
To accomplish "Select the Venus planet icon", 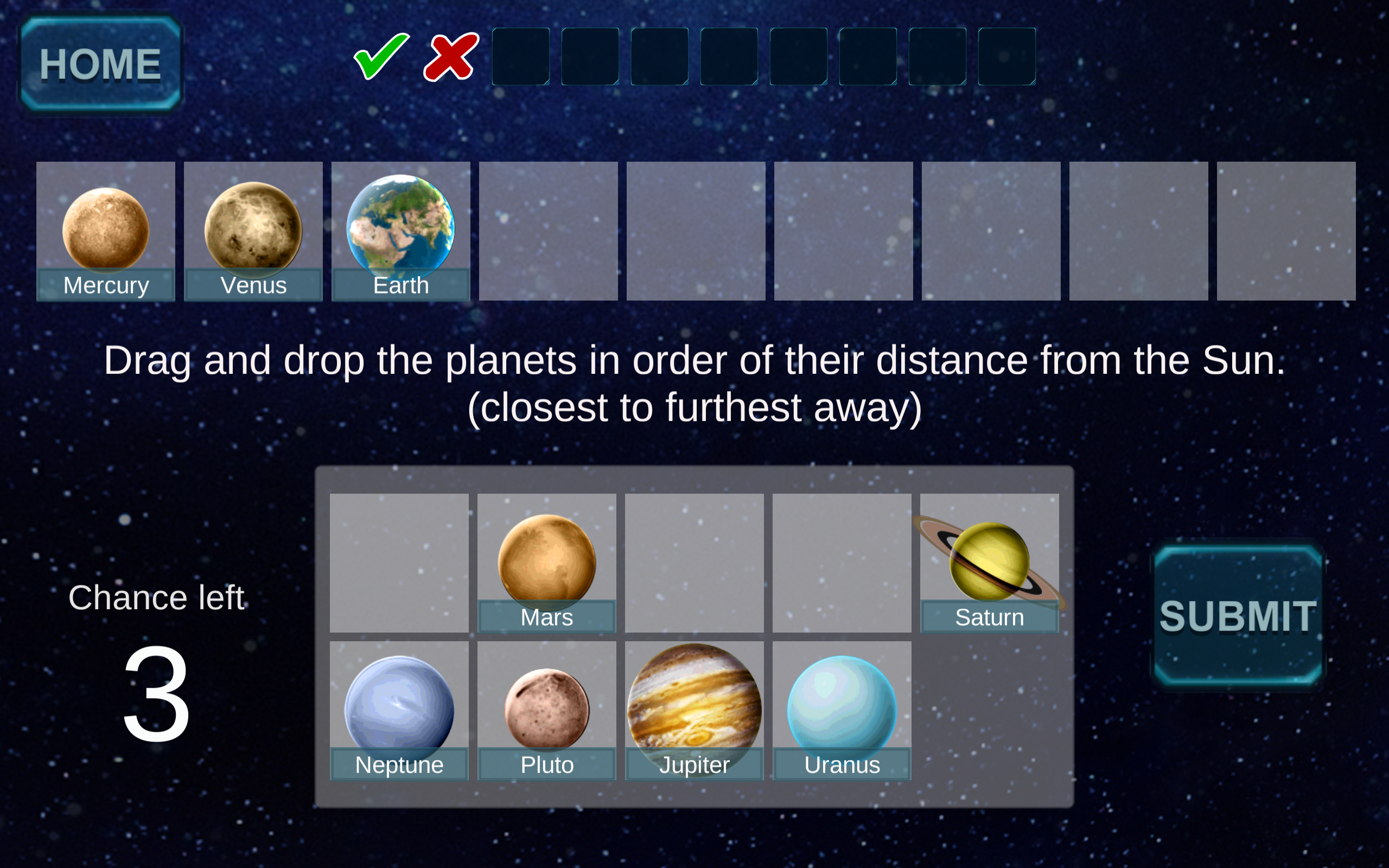I will pyautogui.click(x=253, y=228).
